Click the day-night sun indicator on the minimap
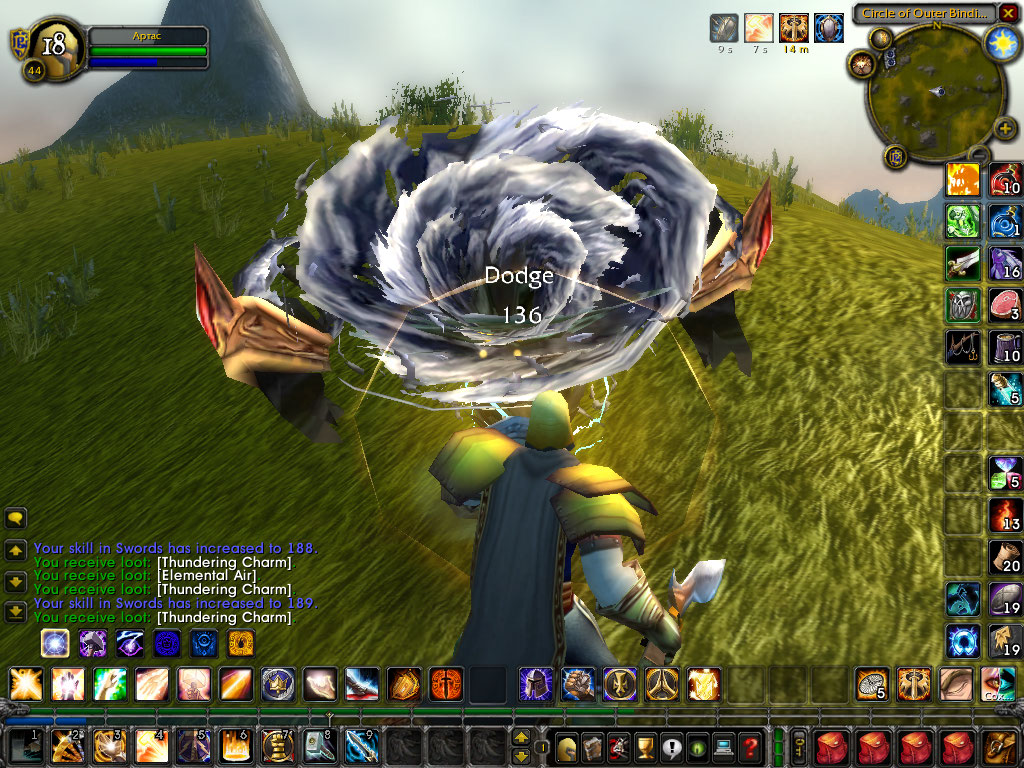 pos(1000,42)
